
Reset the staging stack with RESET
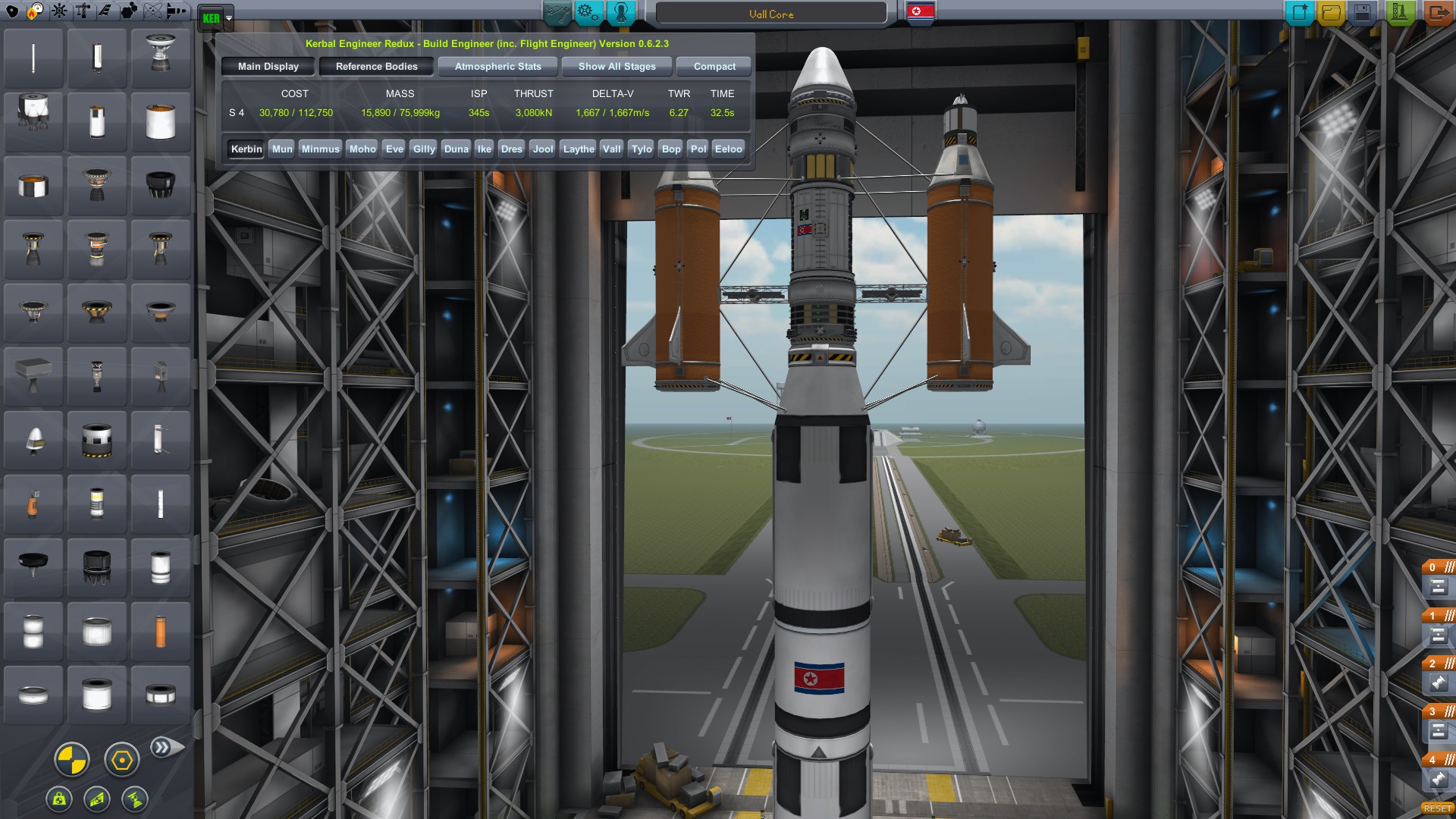point(1437,808)
